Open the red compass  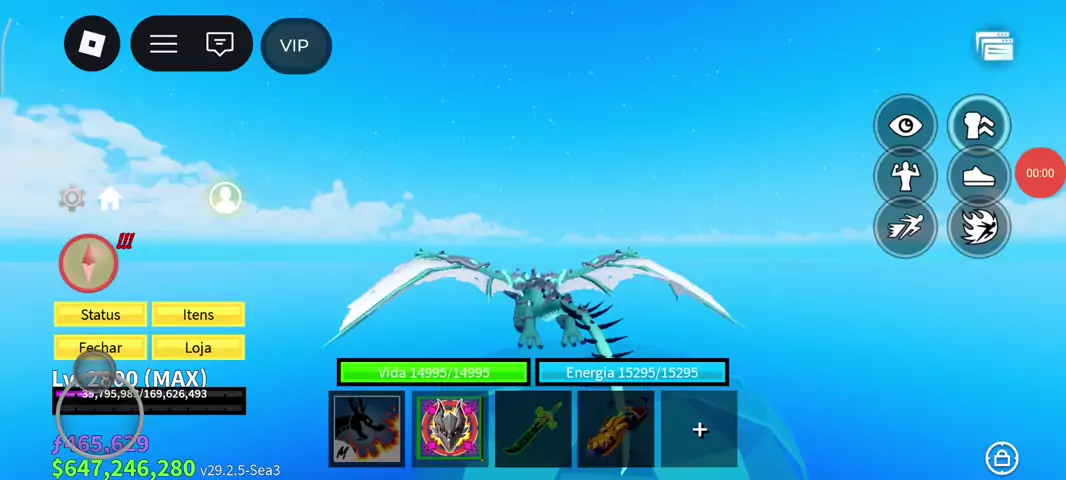89,263
